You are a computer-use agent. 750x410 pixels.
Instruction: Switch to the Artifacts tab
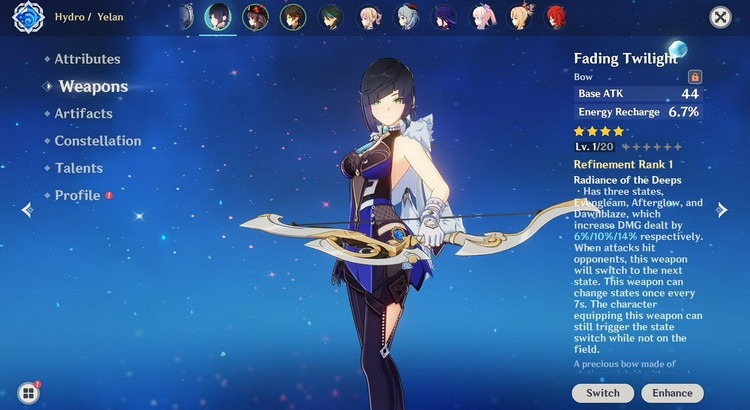[83, 114]
